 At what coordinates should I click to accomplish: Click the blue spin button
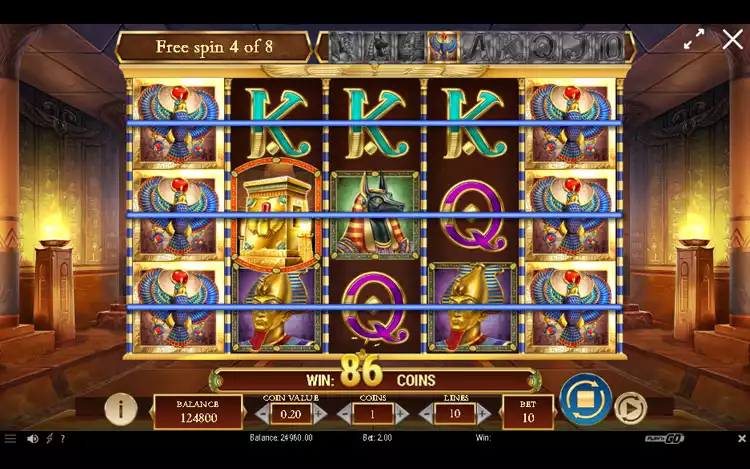(x=585, y=399)
